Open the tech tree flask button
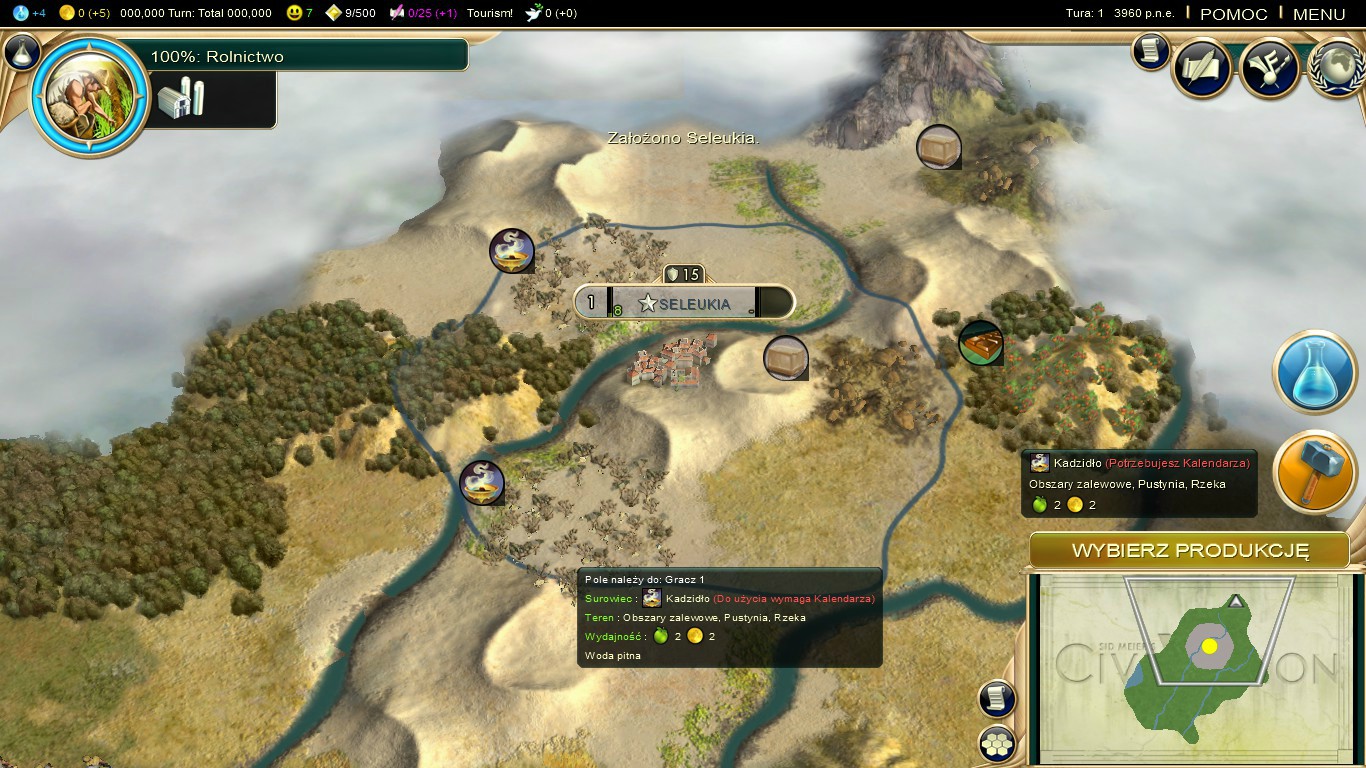 pos(22,52)
